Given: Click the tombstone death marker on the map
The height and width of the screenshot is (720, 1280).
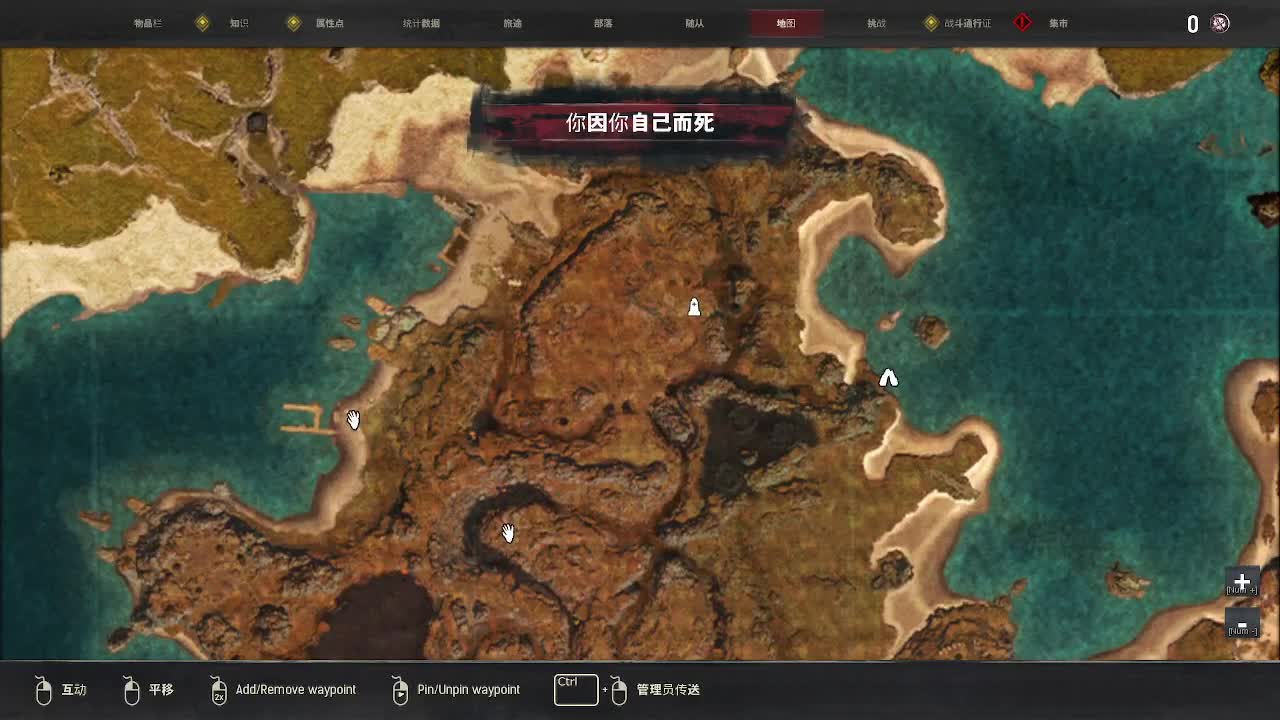Looking at the screenshot, I should point(694,308).
